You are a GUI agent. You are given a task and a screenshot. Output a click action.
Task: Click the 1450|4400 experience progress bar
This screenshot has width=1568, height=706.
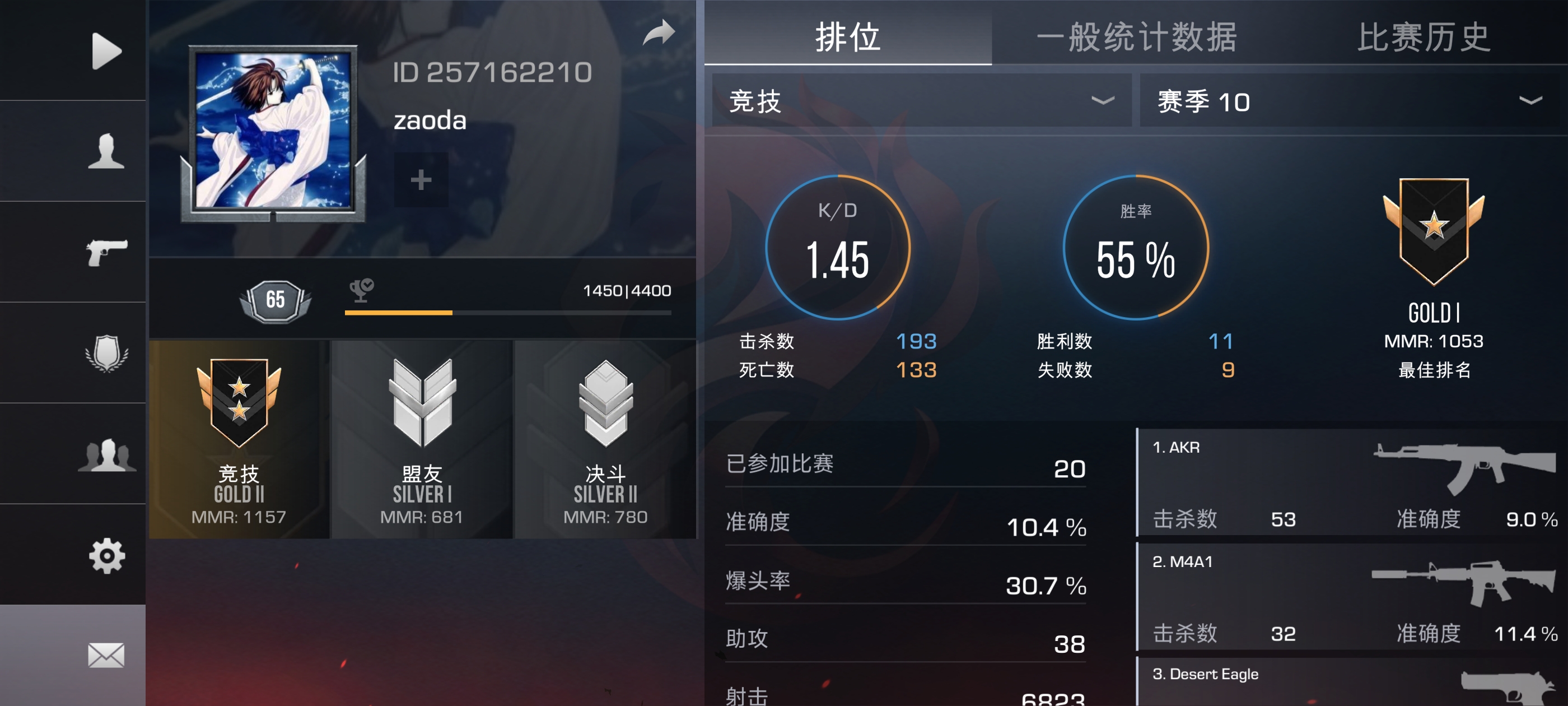pyautogui.click(x=508, y=314)
